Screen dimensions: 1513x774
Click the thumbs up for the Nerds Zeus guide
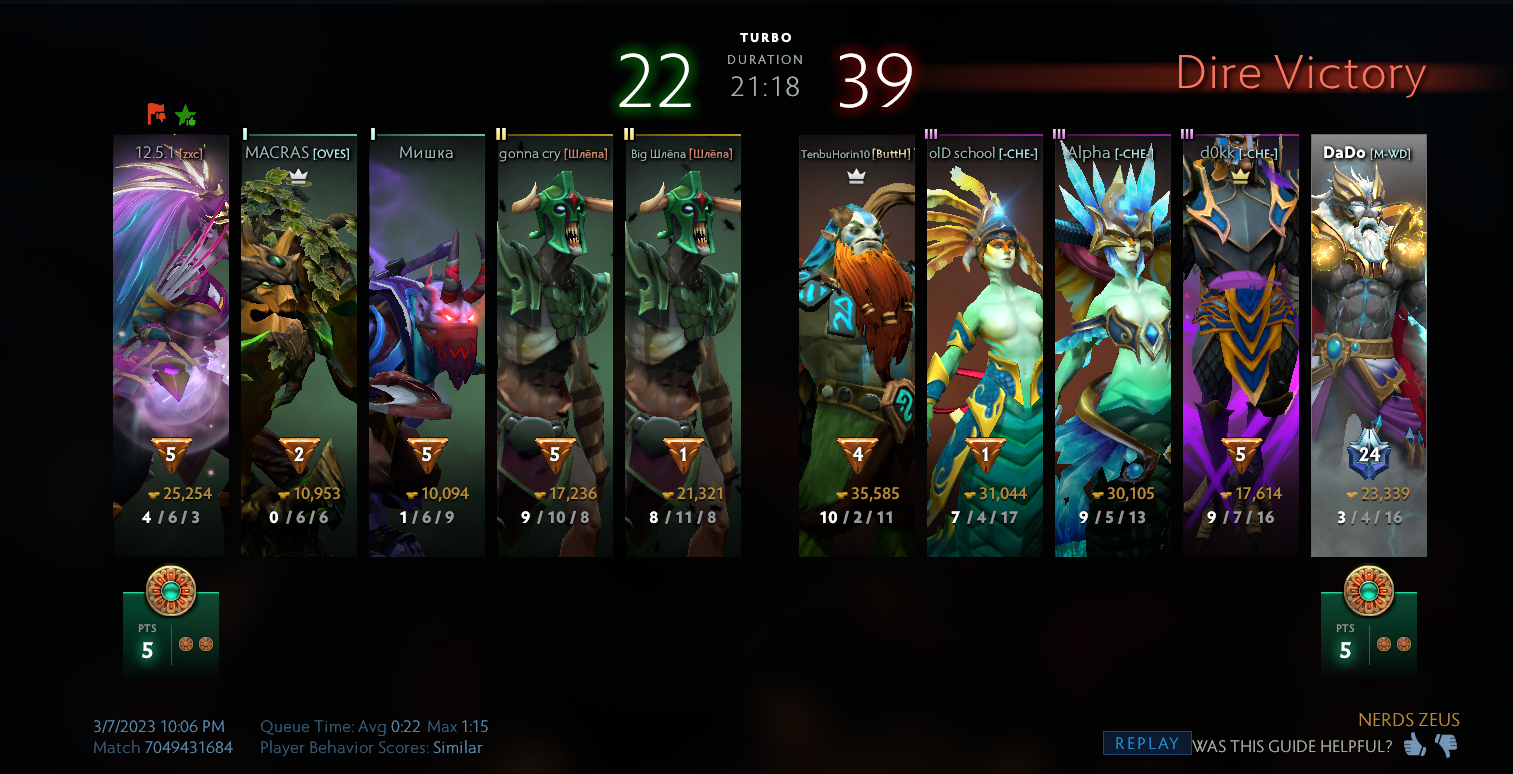[1414, 745]
